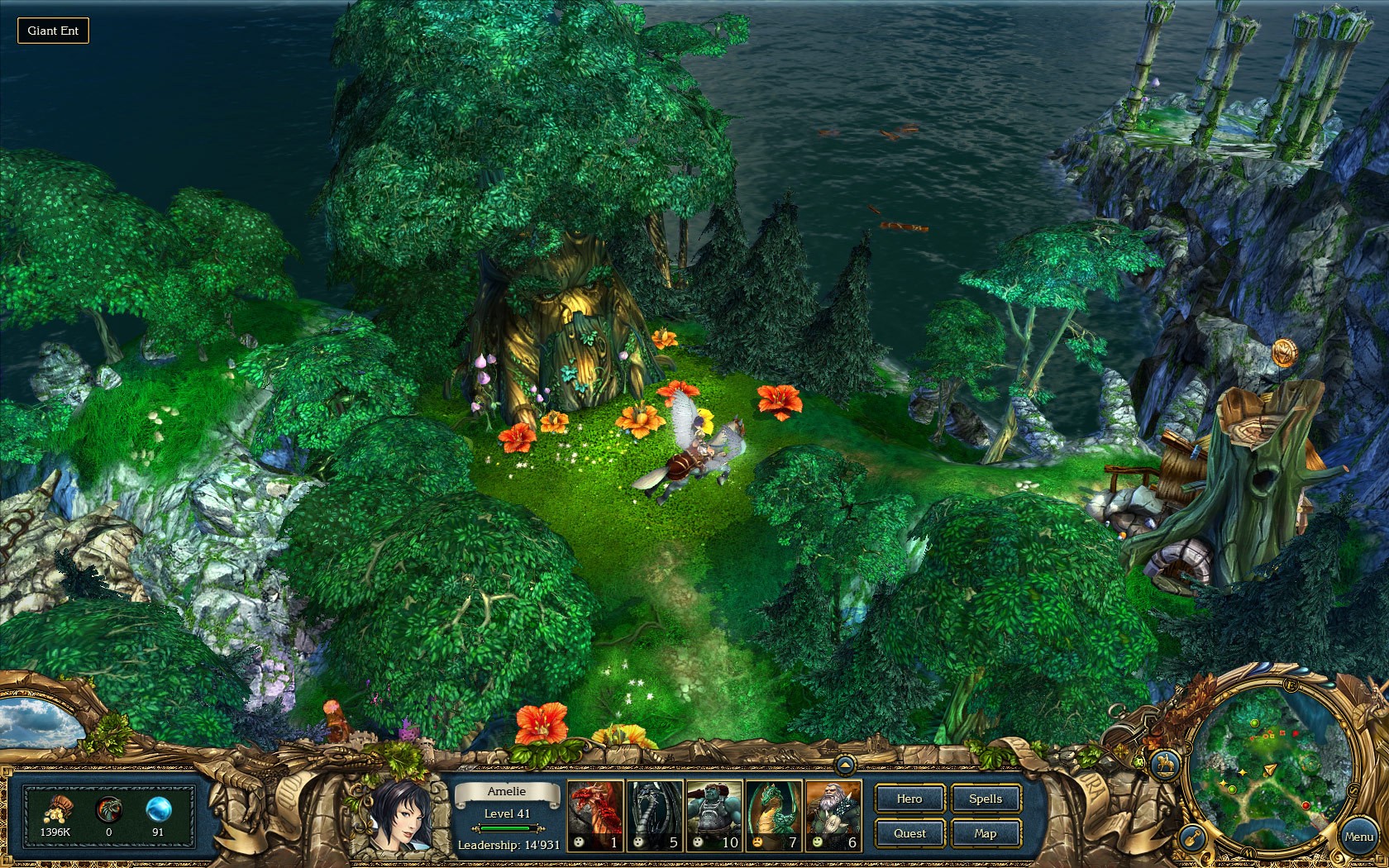The image size is (1389, 868).
Task: Open the Spells book
Action: point(986,799)
